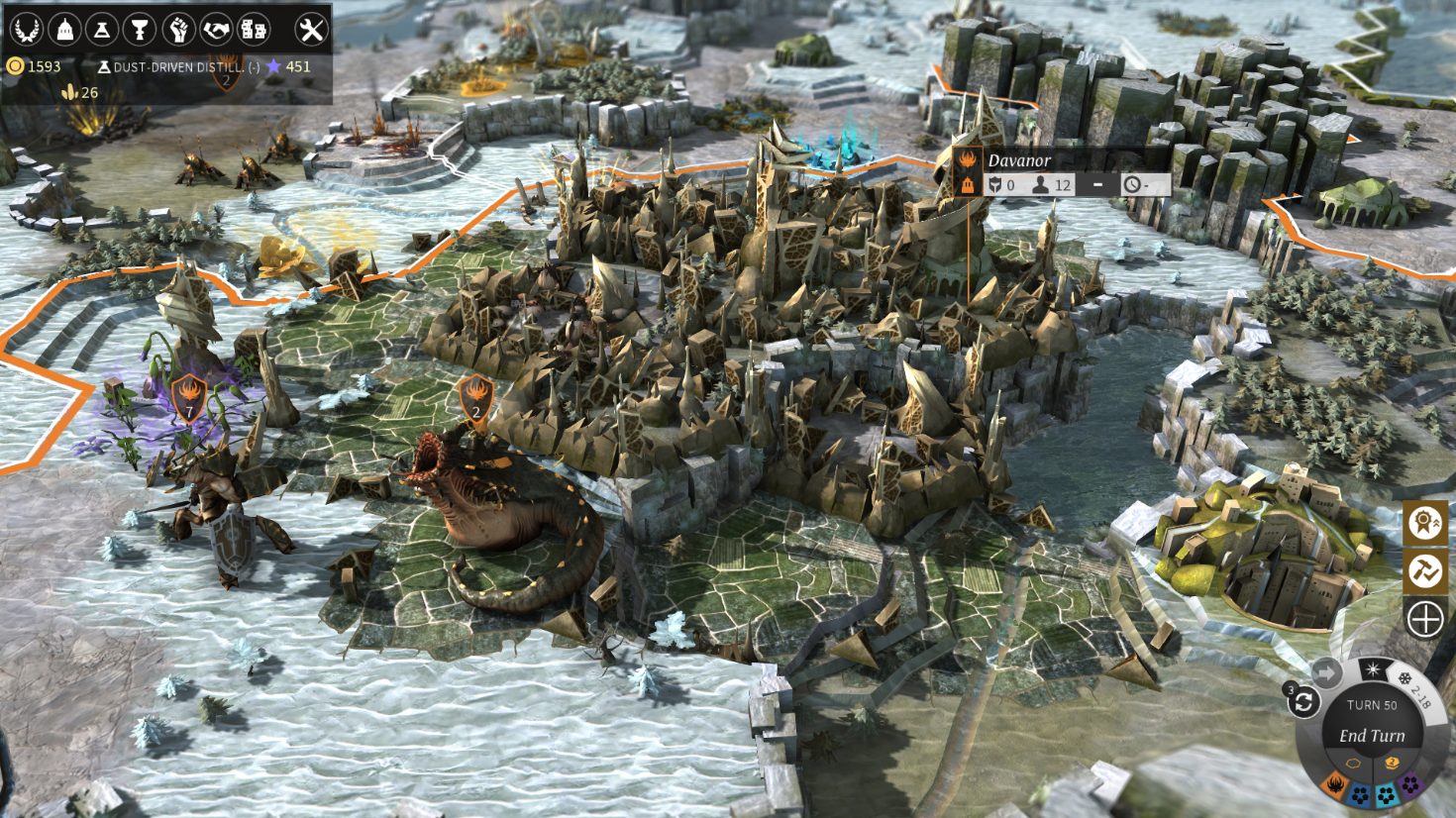
Task: Open the empire management capitol icon
Action: pyautogui.click(x=65, y=29)
